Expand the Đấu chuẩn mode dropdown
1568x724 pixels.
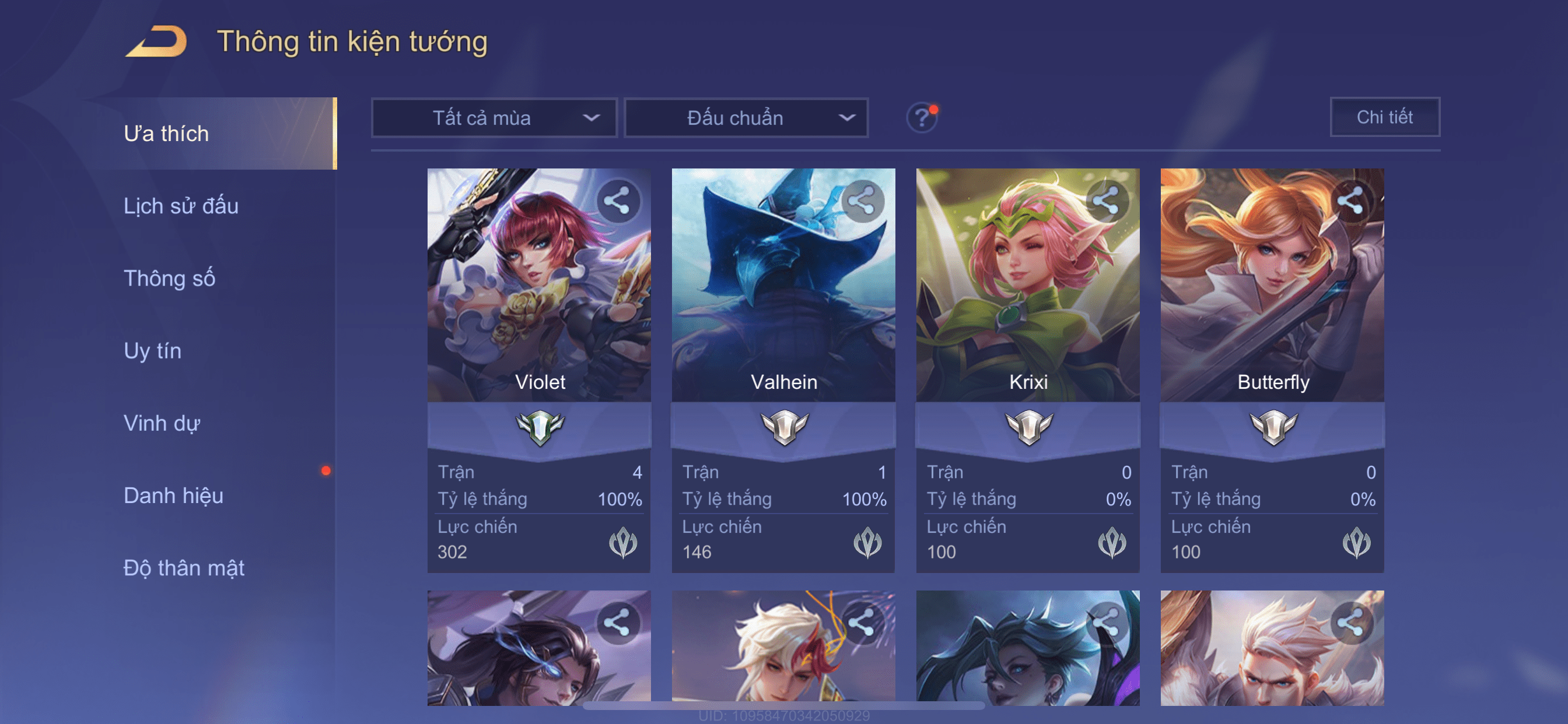click(x=746, y=117)
